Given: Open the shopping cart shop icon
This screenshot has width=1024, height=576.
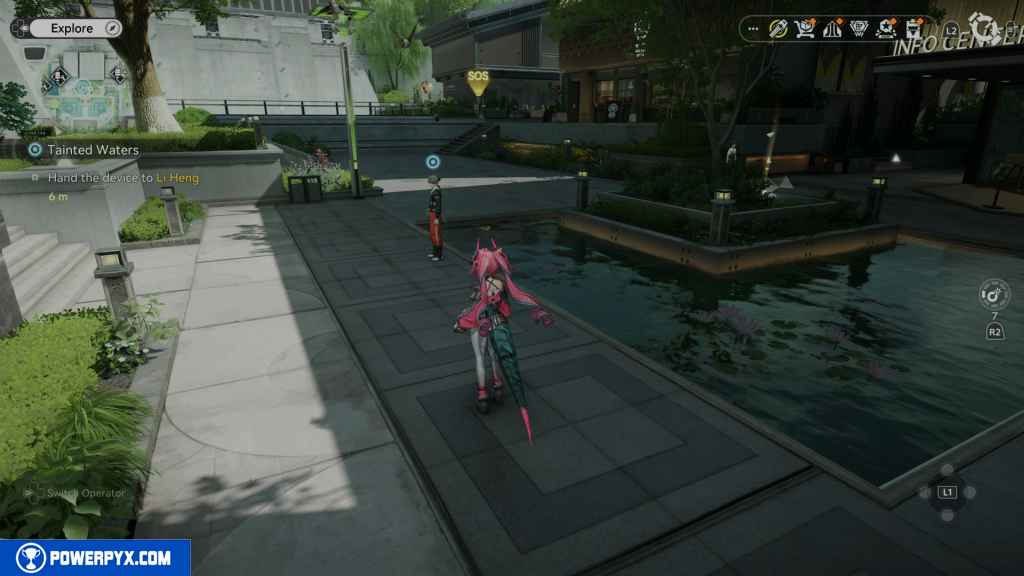Looking at the screenshot, I should point(804,29).
